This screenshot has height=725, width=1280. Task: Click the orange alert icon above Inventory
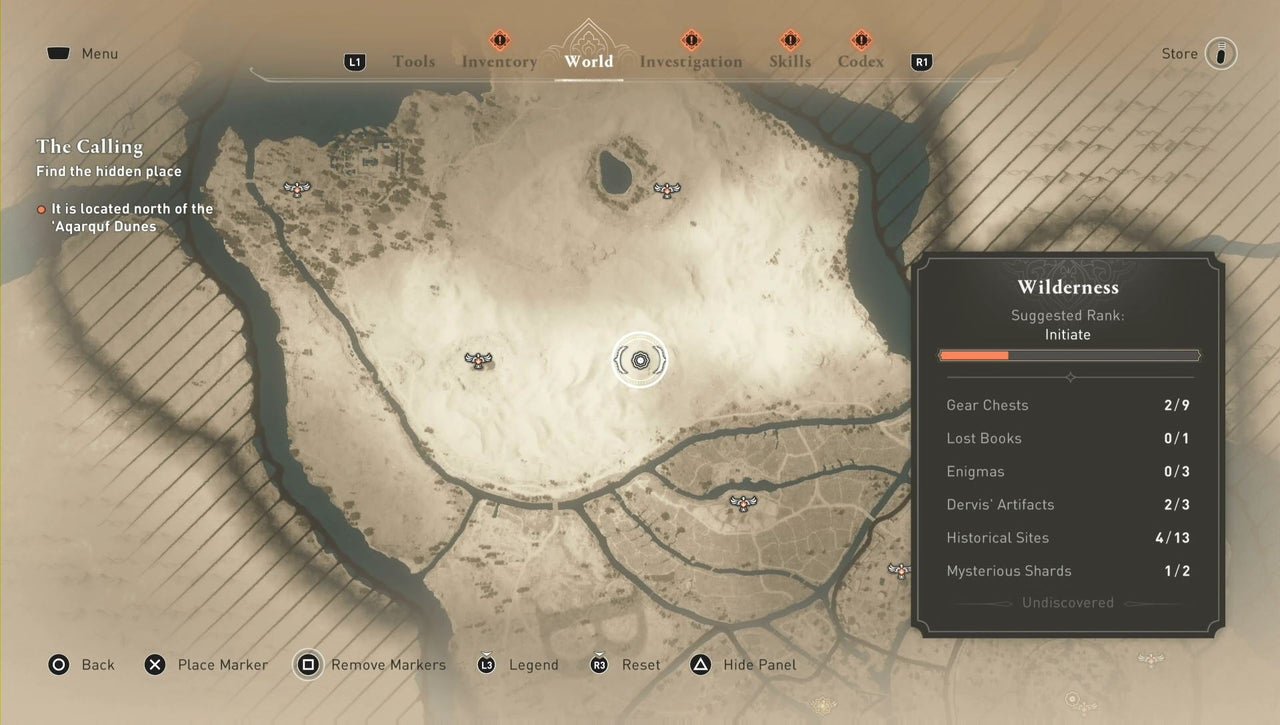point(499,42)
